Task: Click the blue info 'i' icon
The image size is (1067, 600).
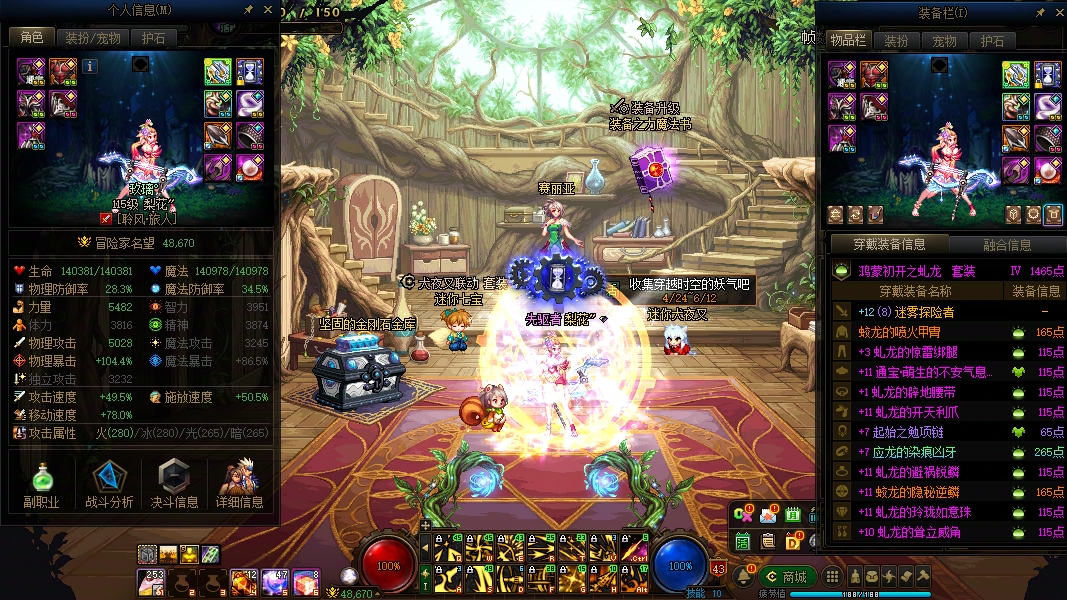Action: [x=90, y=66]
